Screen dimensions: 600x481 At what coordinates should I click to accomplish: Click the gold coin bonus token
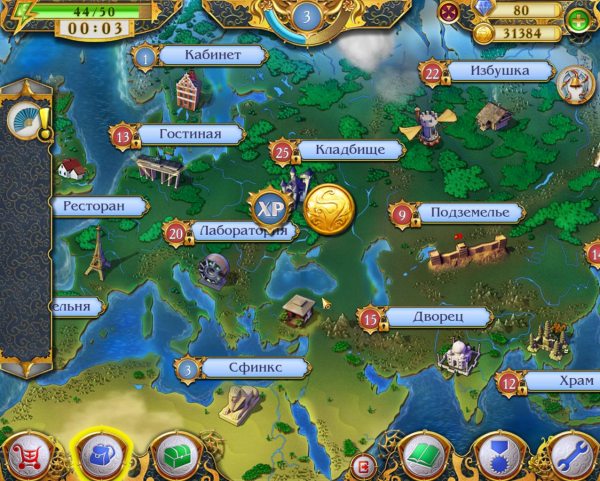pos(328,208)
